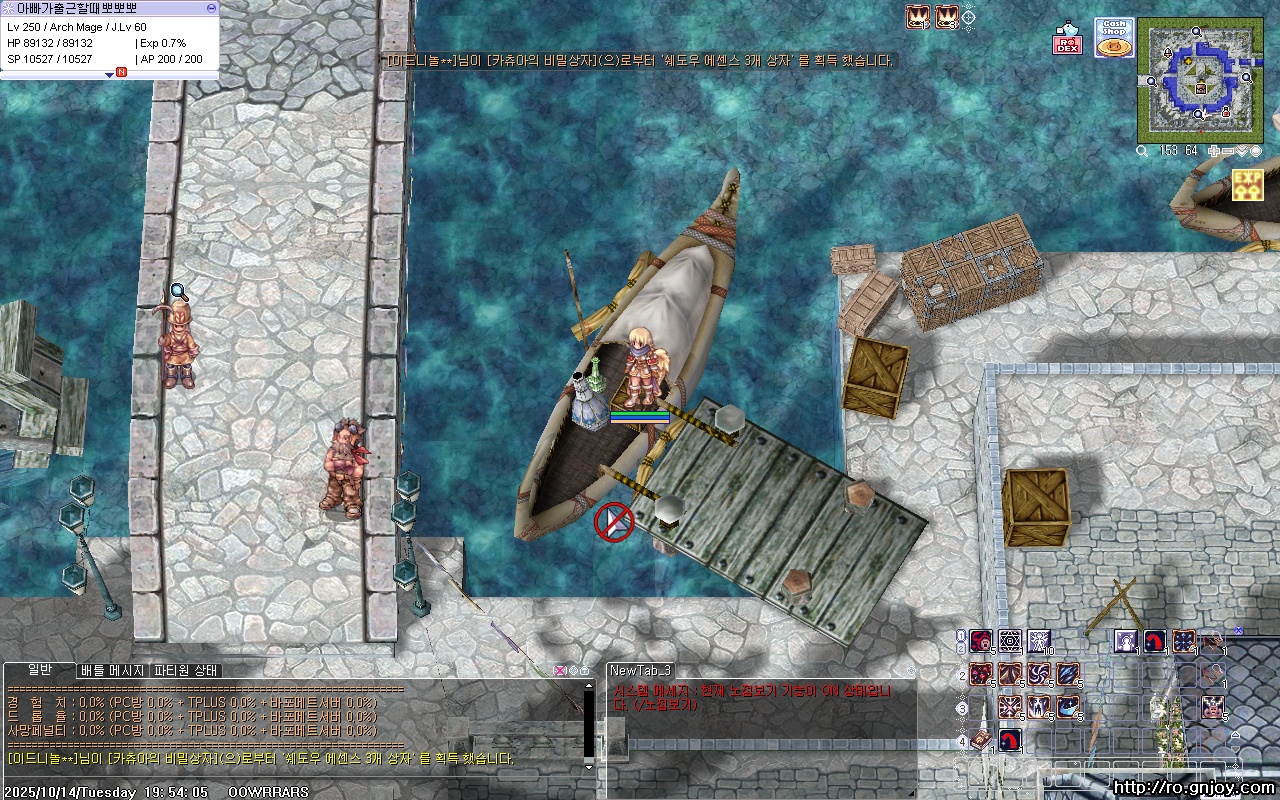Viewport: 1280px width, 800px height.
Task: Select the NewTab_3 chat window tab
Action: (x=640, y=670)
